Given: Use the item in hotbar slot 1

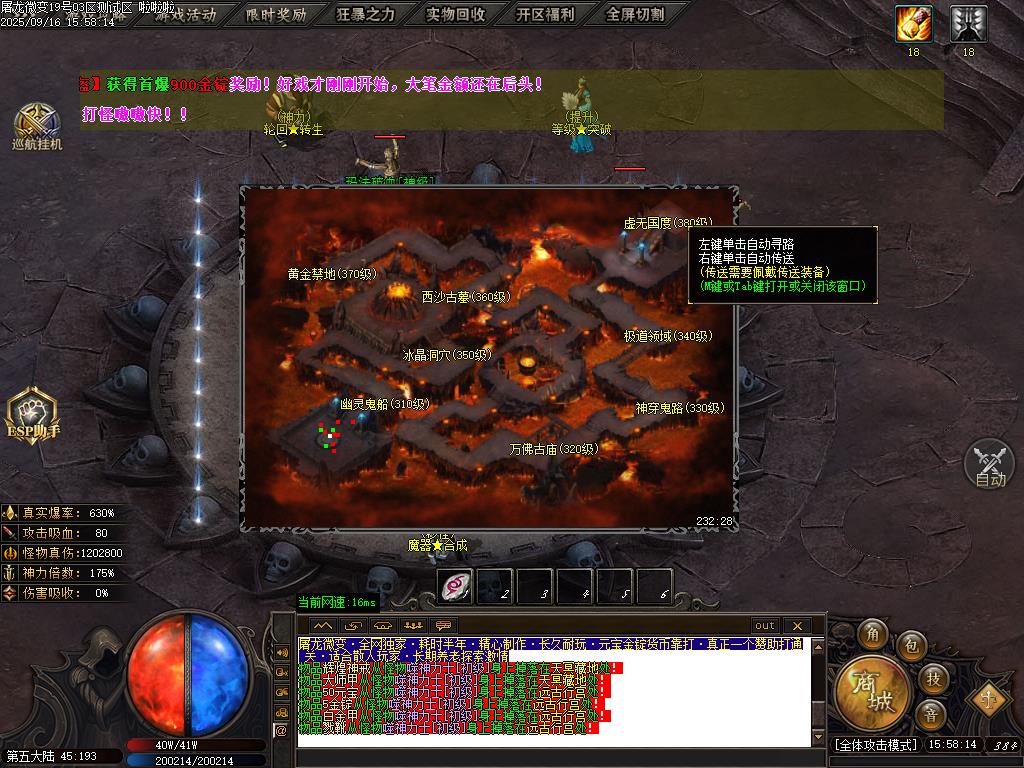Looking at the screenshot, I should click(x=457, y=586).
